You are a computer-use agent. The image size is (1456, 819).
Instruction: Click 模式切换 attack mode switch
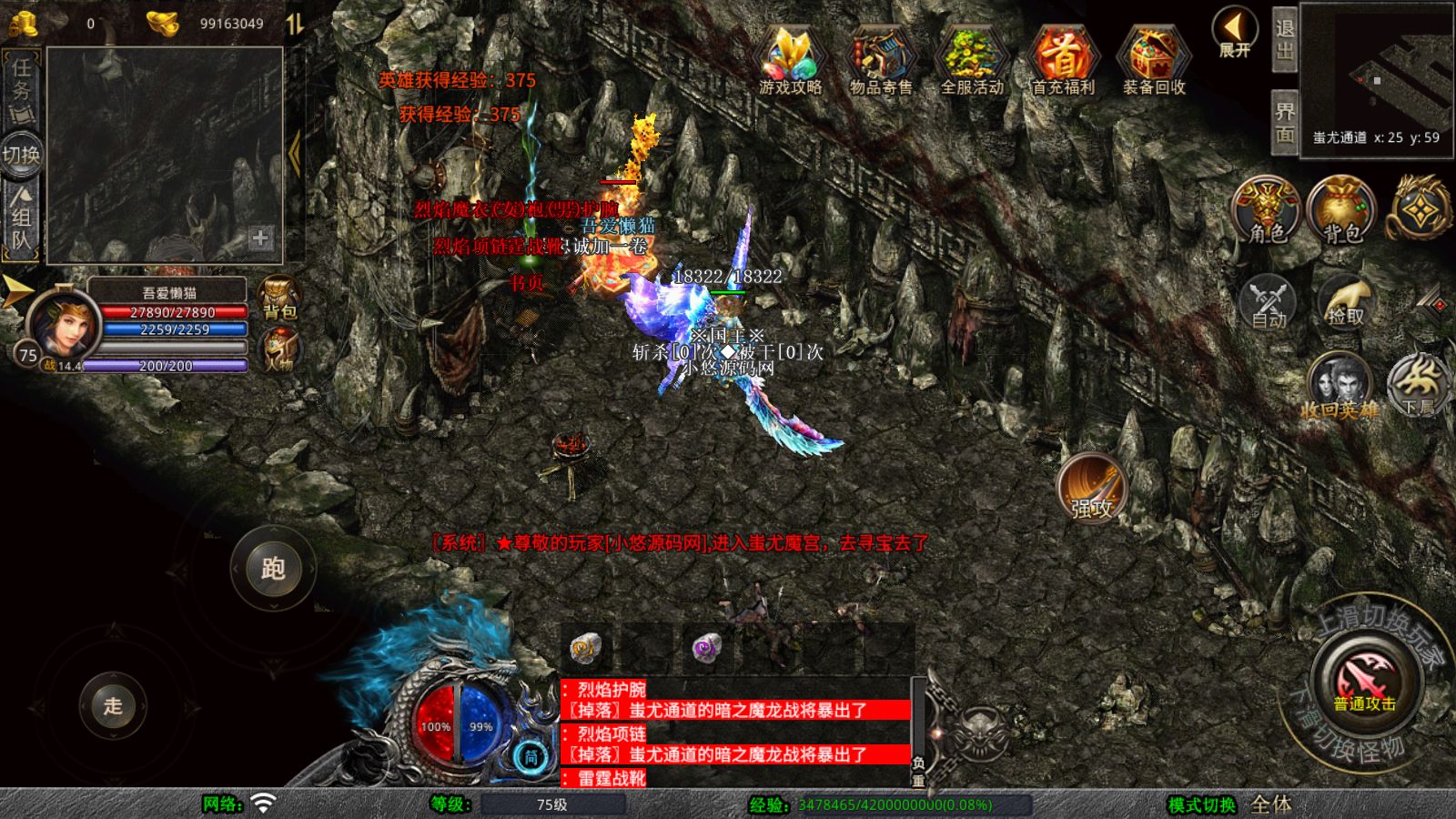[1201, 804]
